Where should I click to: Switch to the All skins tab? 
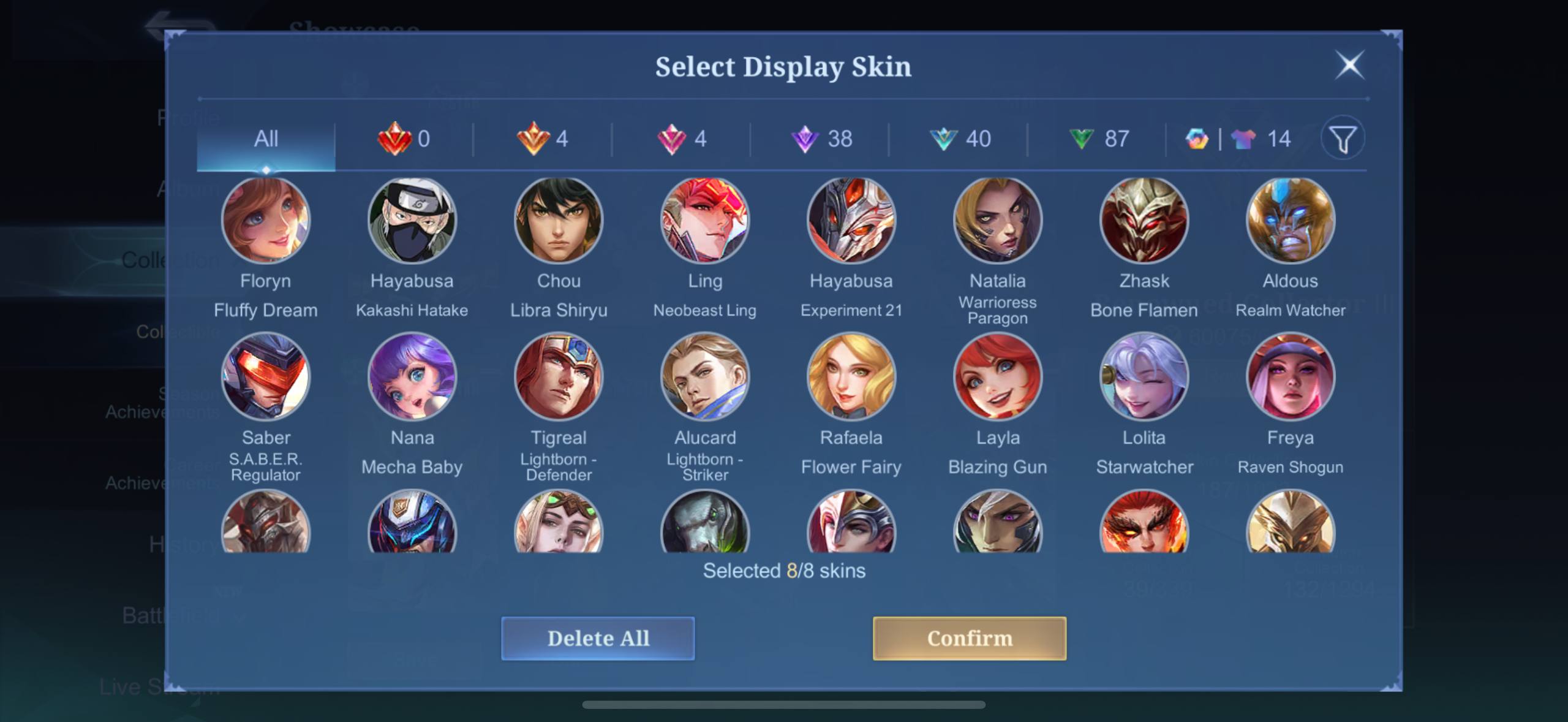coord(266,139)
